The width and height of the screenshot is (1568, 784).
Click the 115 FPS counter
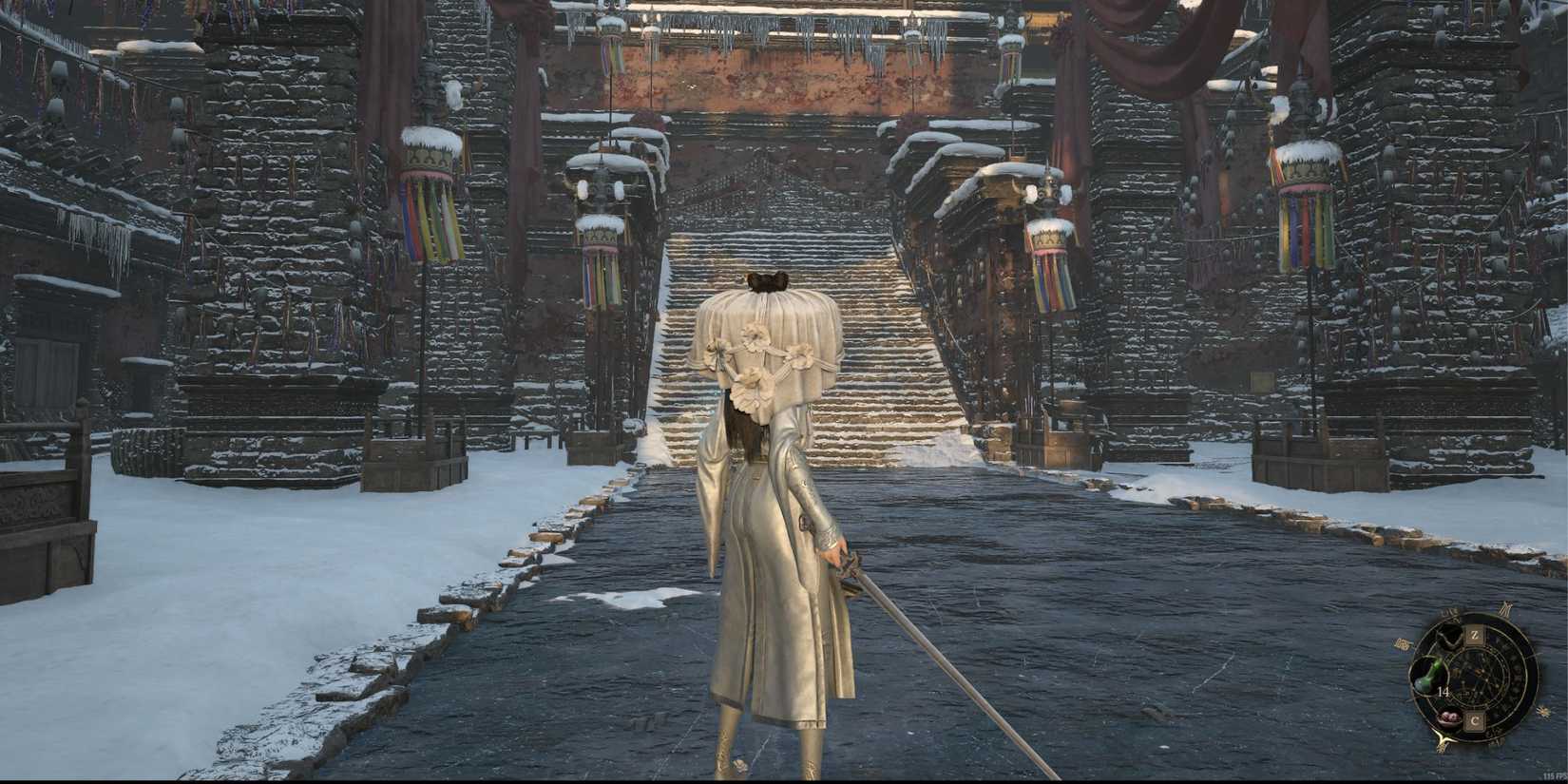click(1552, 774)
